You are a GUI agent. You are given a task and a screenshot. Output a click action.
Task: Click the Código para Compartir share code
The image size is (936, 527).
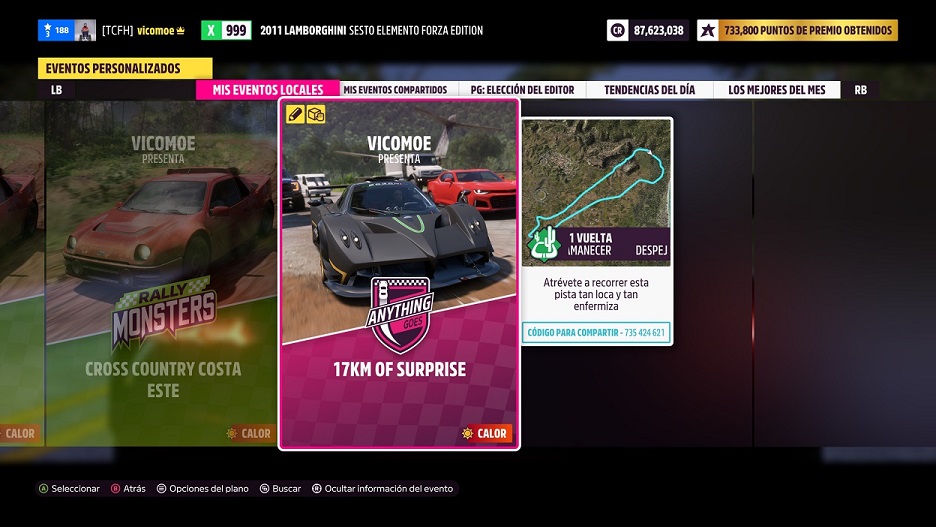click(x=596, y=333)
